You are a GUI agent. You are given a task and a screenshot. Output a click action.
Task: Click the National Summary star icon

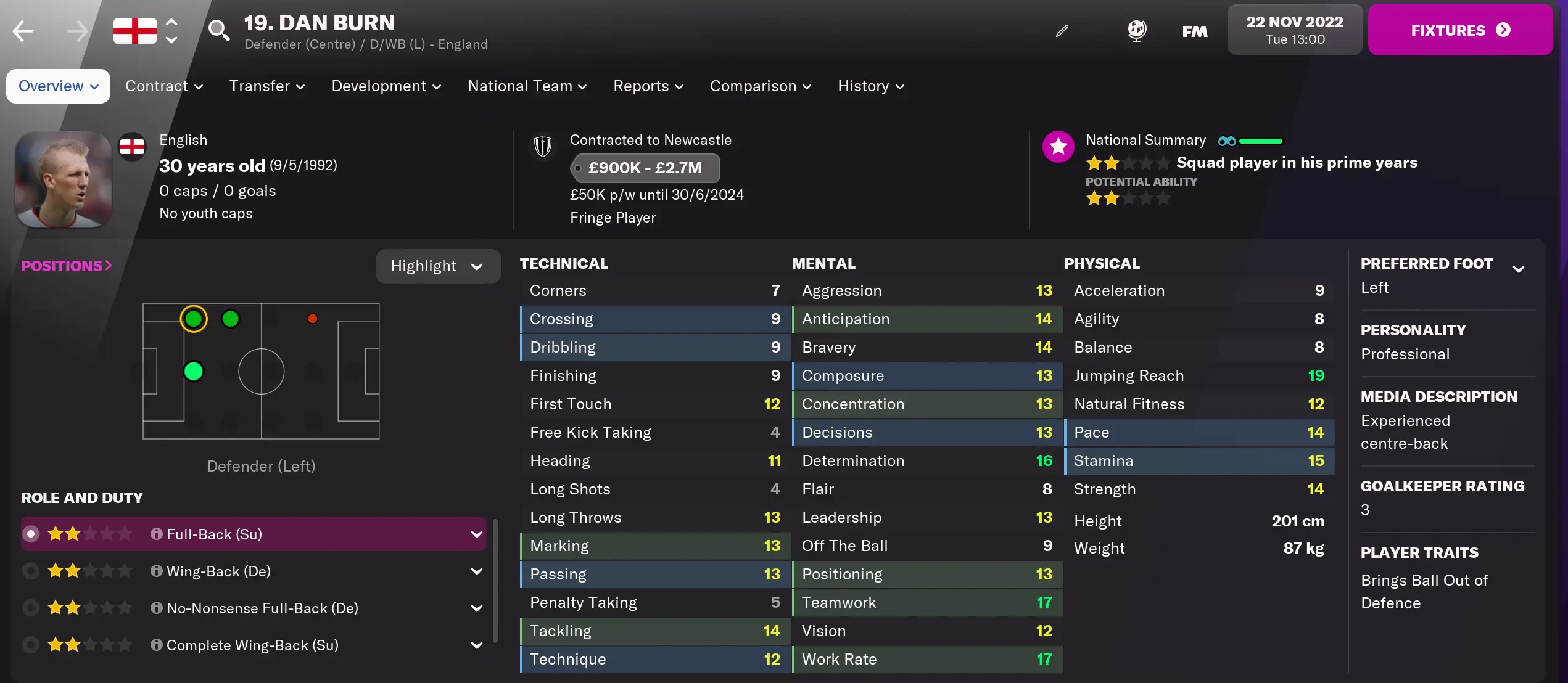coord(1058,147)
